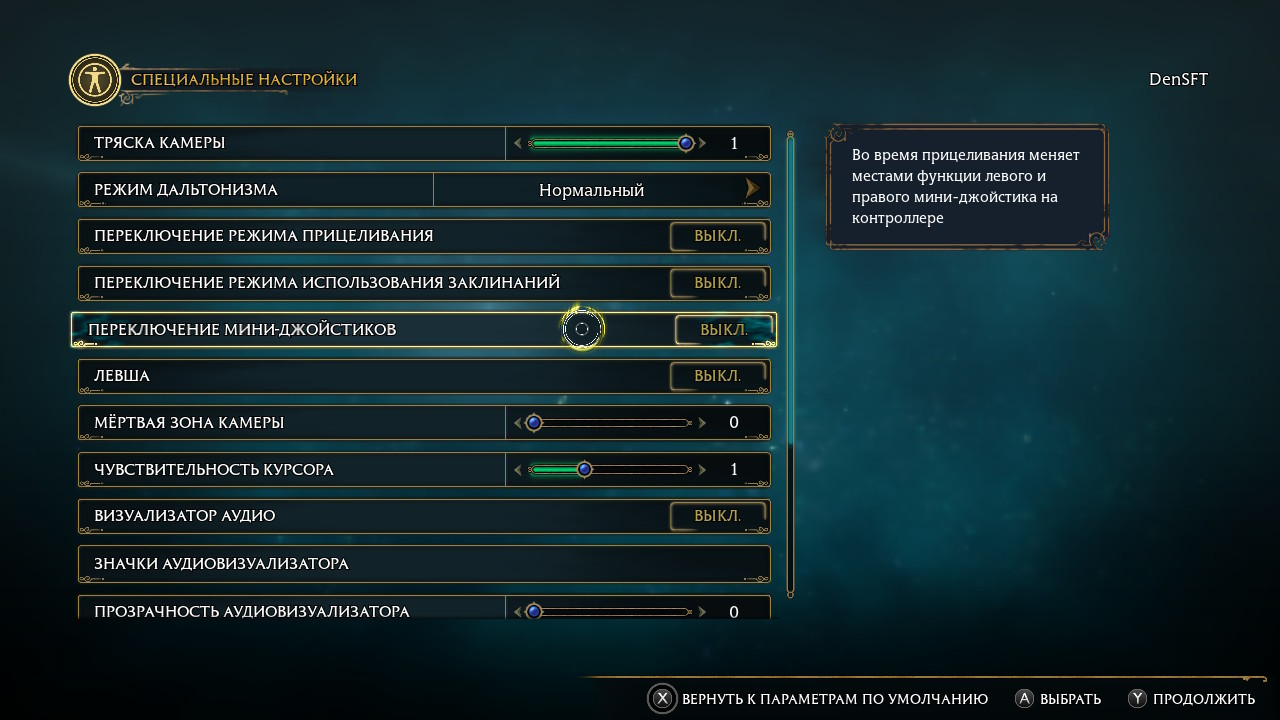Increase Тряска камеры with right arrow
The width and height of the screenshot is (1280, 720).
click(x=703, y=143)
